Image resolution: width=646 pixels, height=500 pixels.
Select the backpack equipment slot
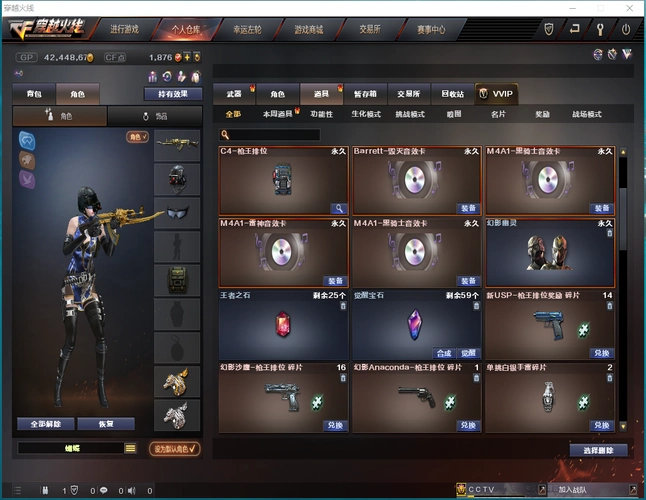176,279
